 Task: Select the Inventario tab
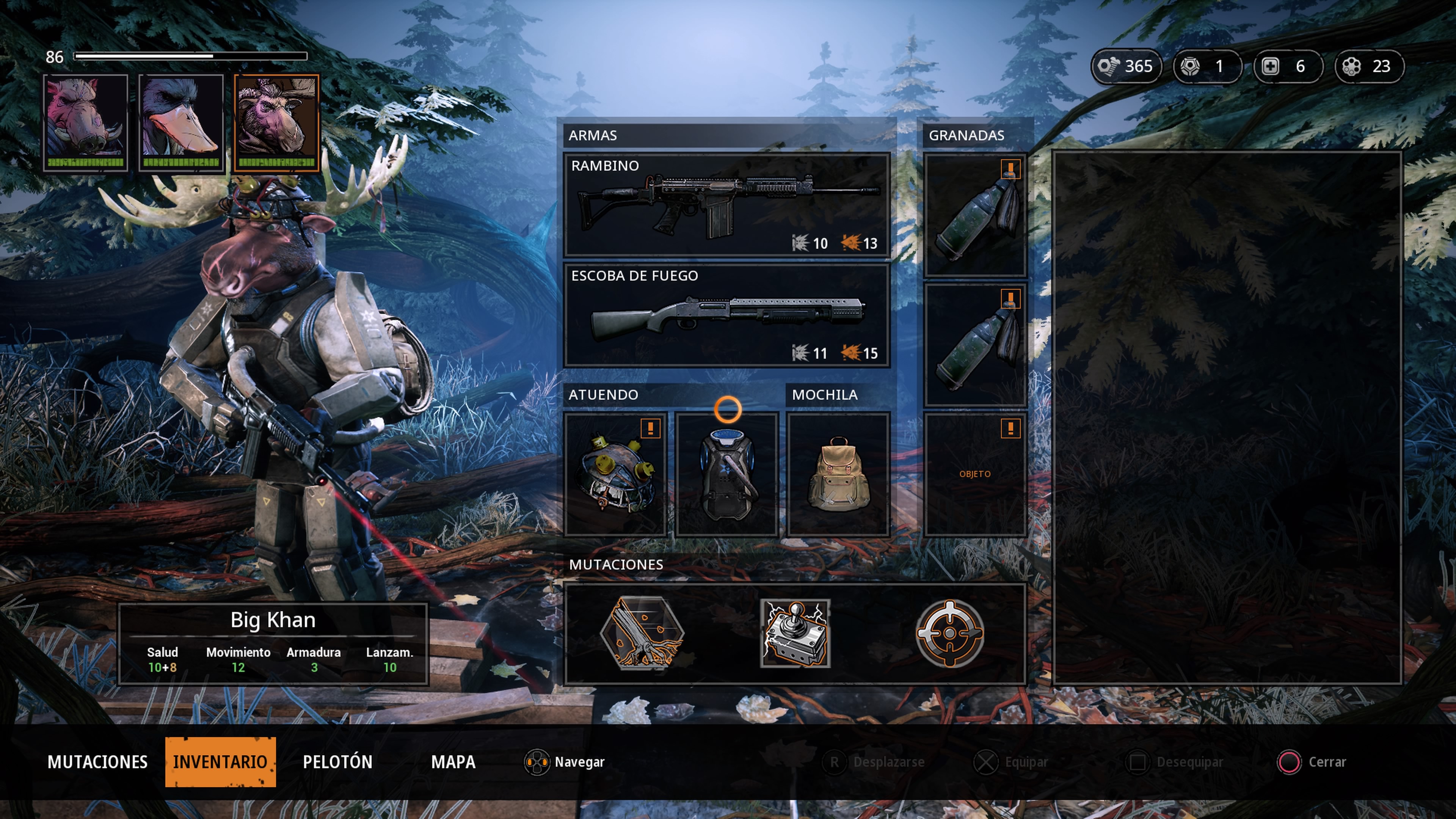point(220,762)
